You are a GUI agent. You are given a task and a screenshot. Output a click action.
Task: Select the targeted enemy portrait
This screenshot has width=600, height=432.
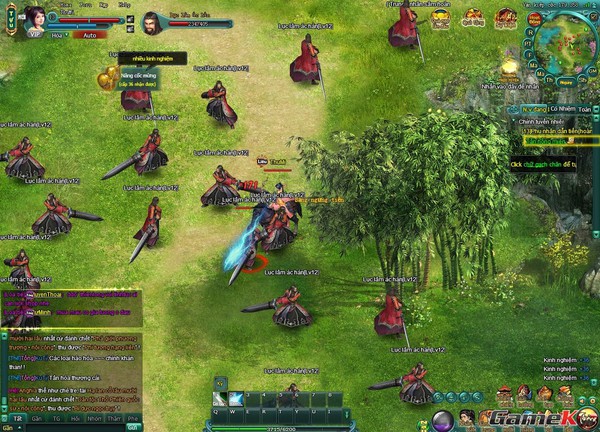pyautogui.click(x=149, y=21)
